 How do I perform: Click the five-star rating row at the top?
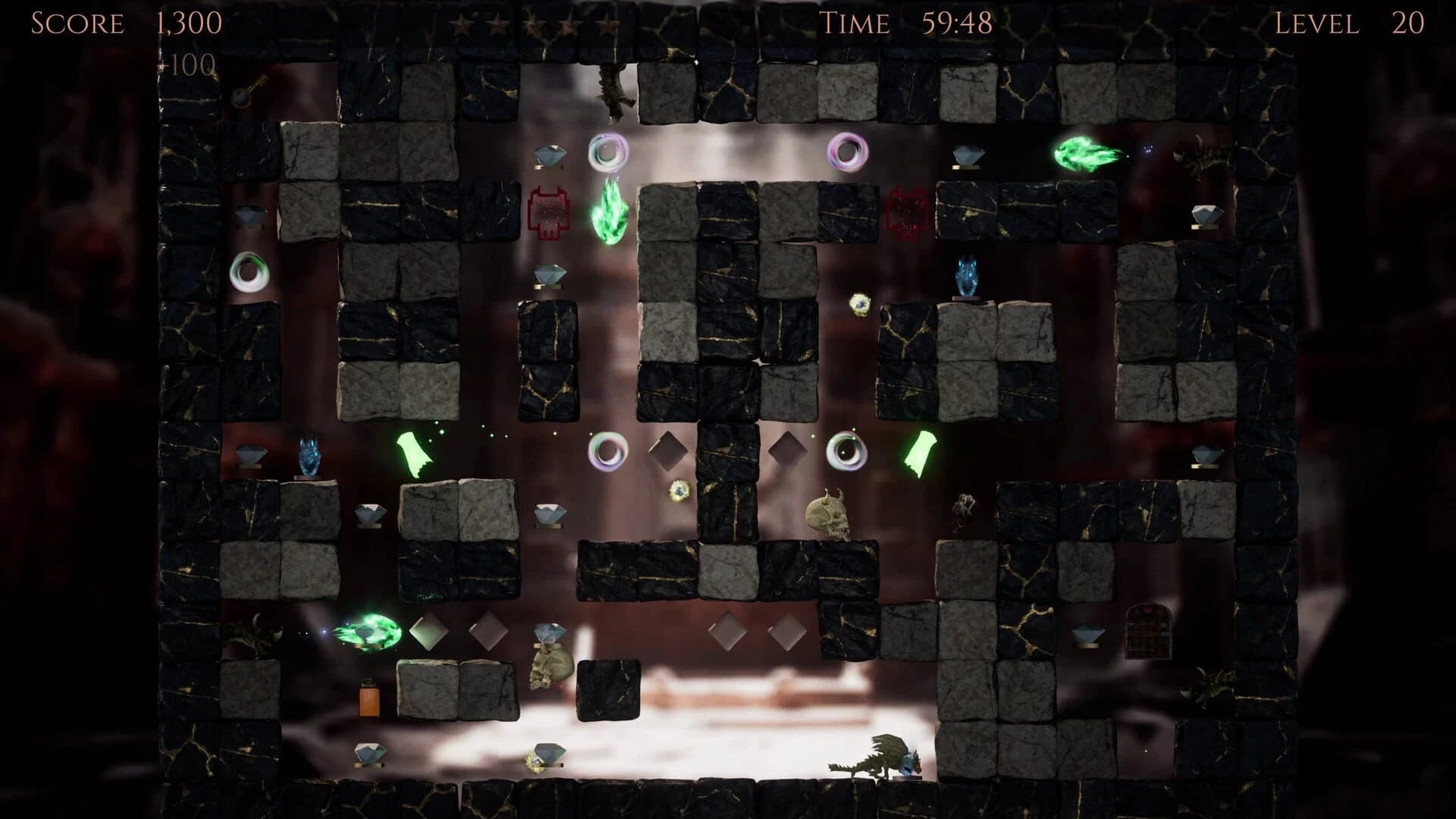[531, 24]
